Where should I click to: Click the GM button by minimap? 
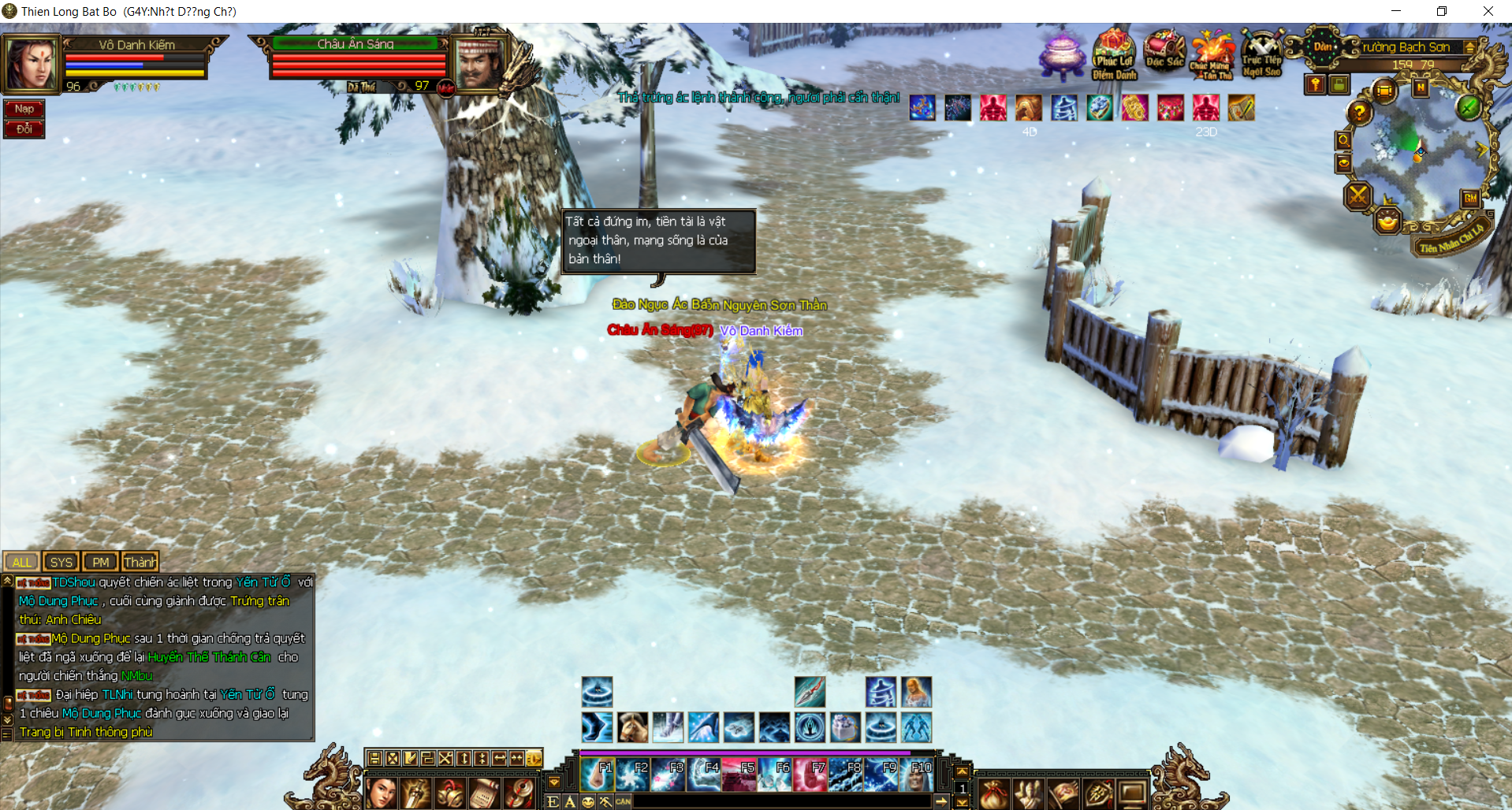[x=1470, y=199]
